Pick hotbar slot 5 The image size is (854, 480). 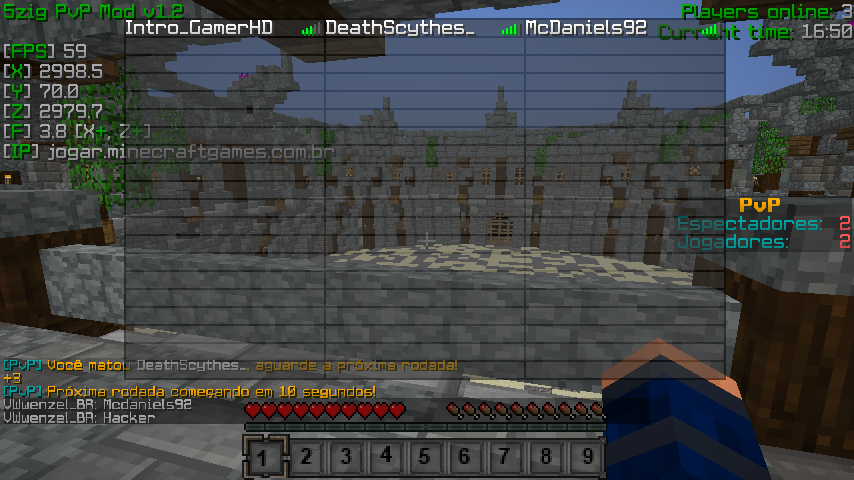tap(425, 457)
